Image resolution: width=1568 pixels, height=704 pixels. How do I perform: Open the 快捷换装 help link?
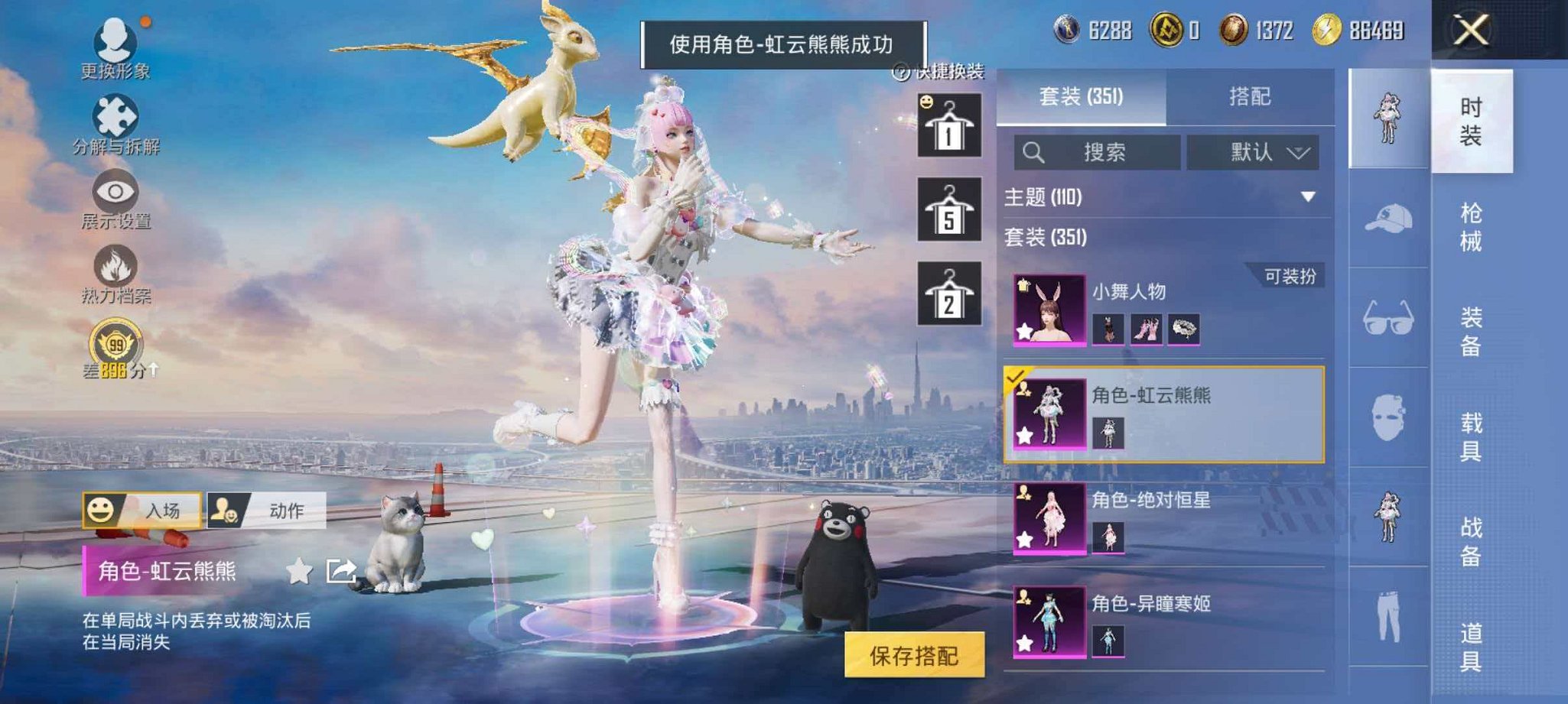tap(948, 71)
